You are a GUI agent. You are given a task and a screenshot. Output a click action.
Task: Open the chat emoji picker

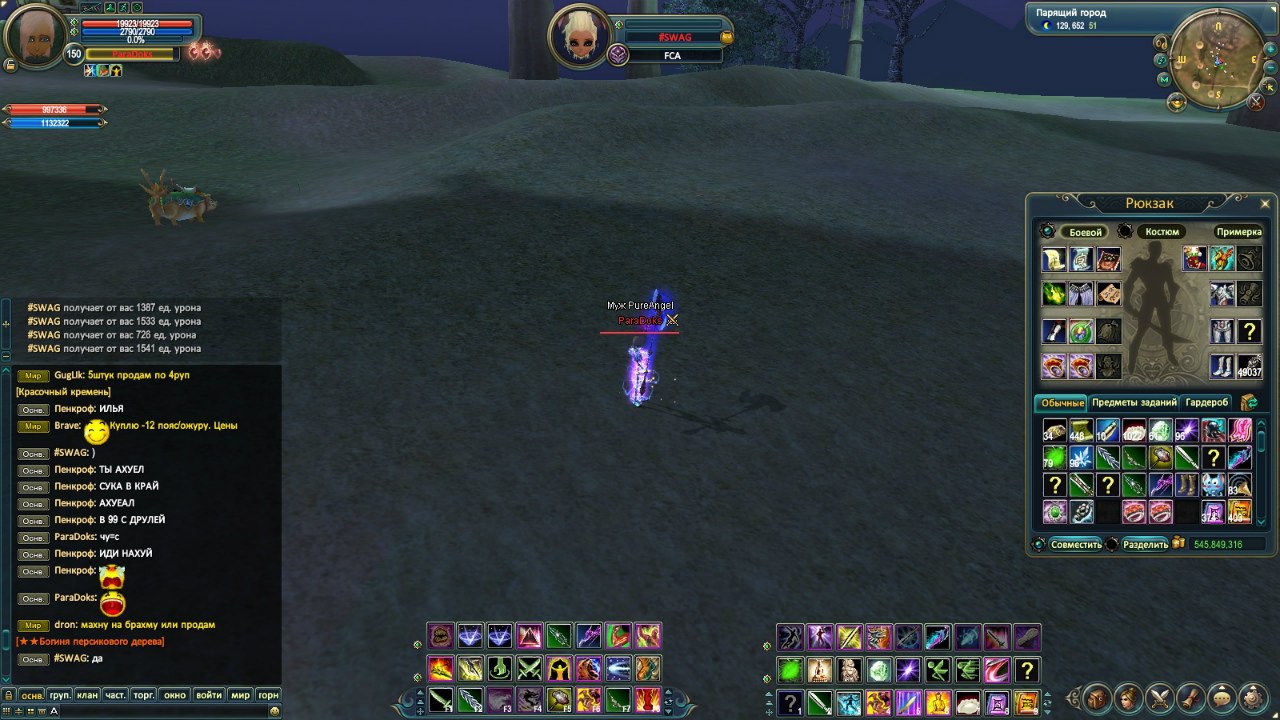pyautogui.click(x=274, y=710)
